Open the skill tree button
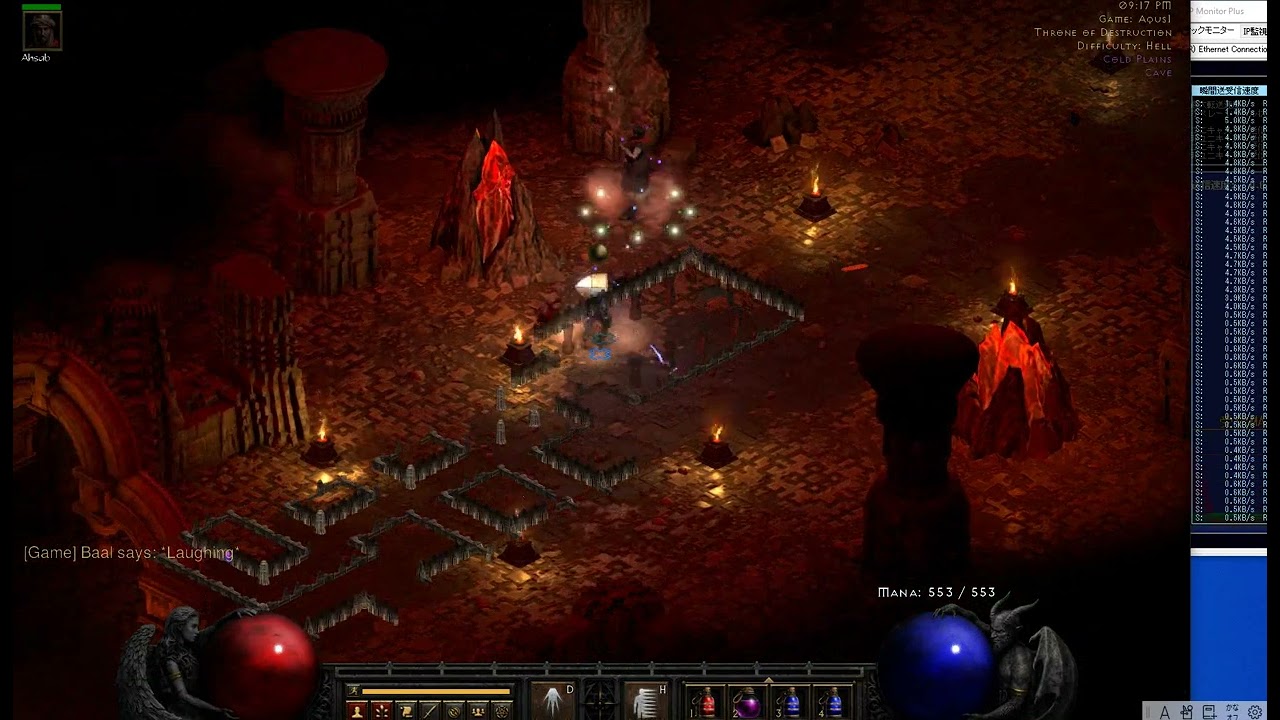The width and height of the screenshot is (1280, 720). coord(381,711)
